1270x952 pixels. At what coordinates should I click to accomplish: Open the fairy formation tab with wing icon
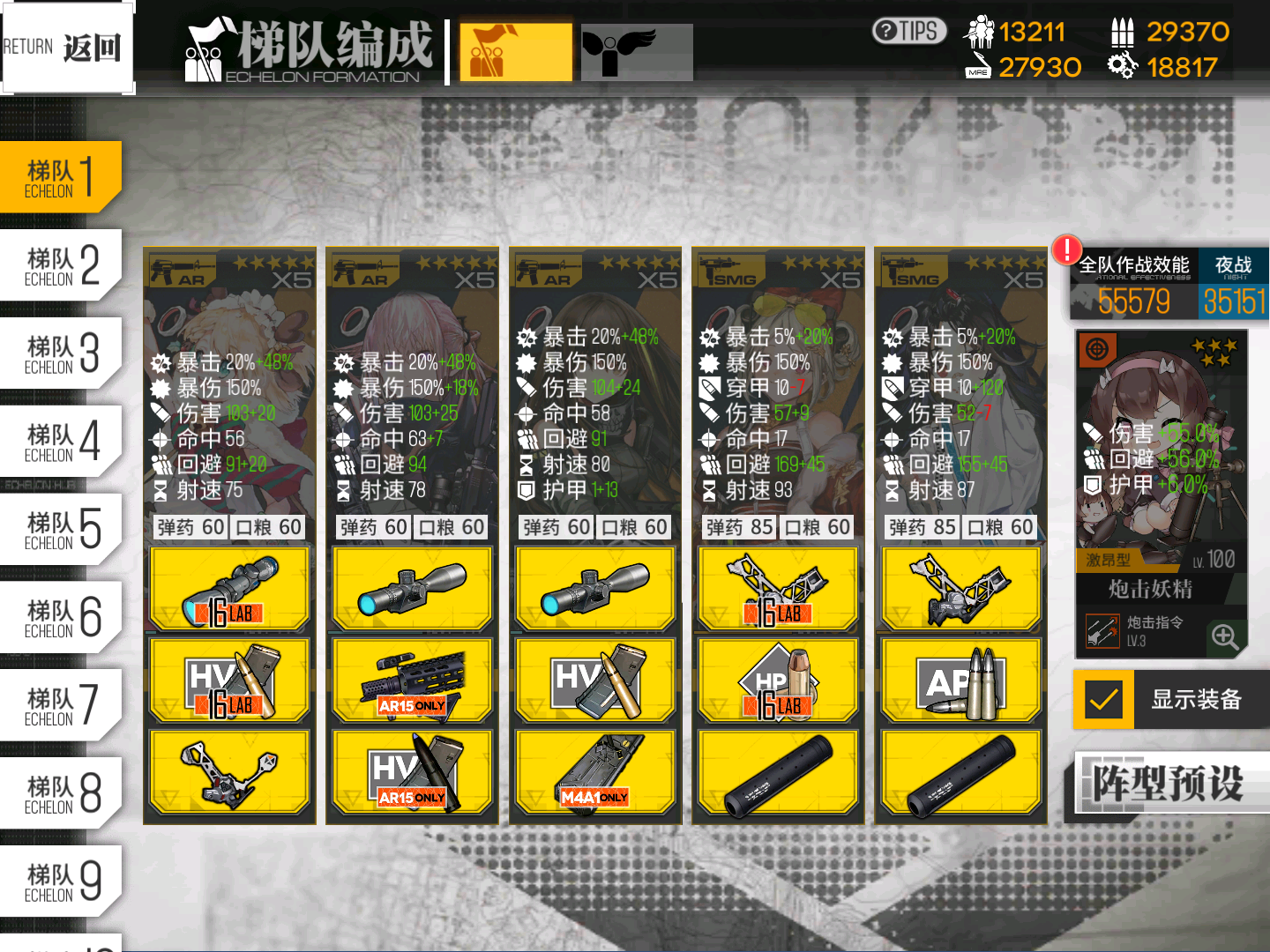tap(637, 52)
